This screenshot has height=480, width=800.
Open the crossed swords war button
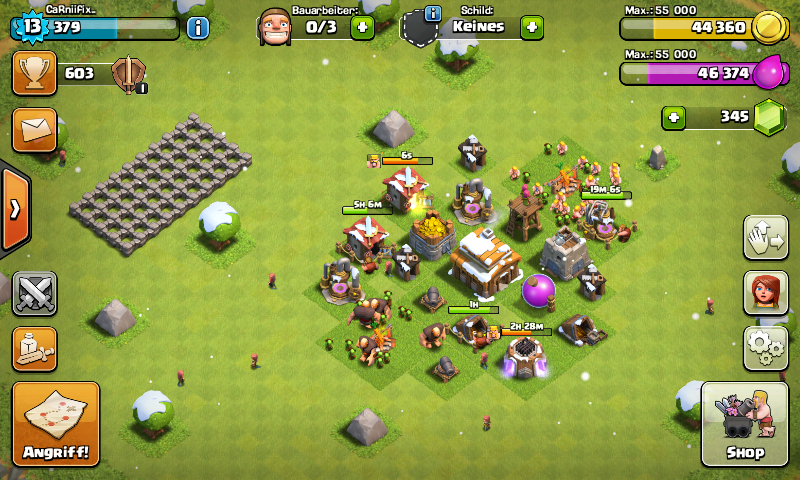pyautogui.click(x=34, y=293)
